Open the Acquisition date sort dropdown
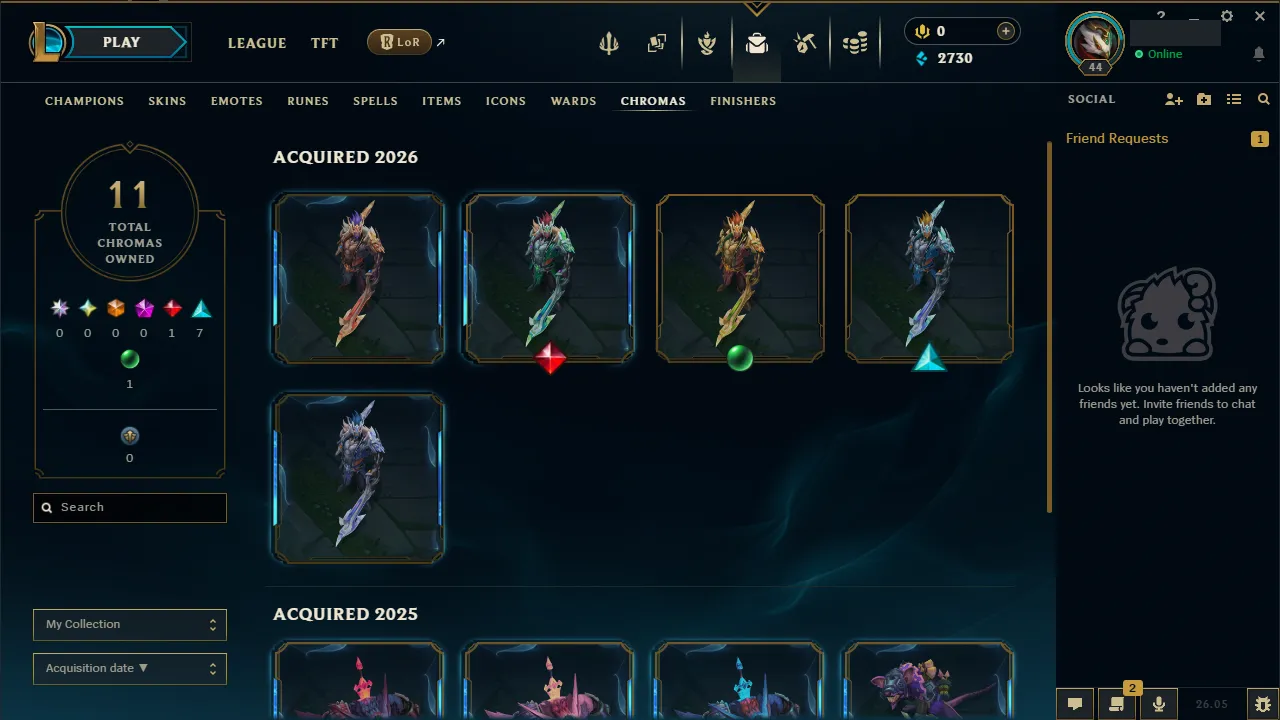 pos(129,668)
